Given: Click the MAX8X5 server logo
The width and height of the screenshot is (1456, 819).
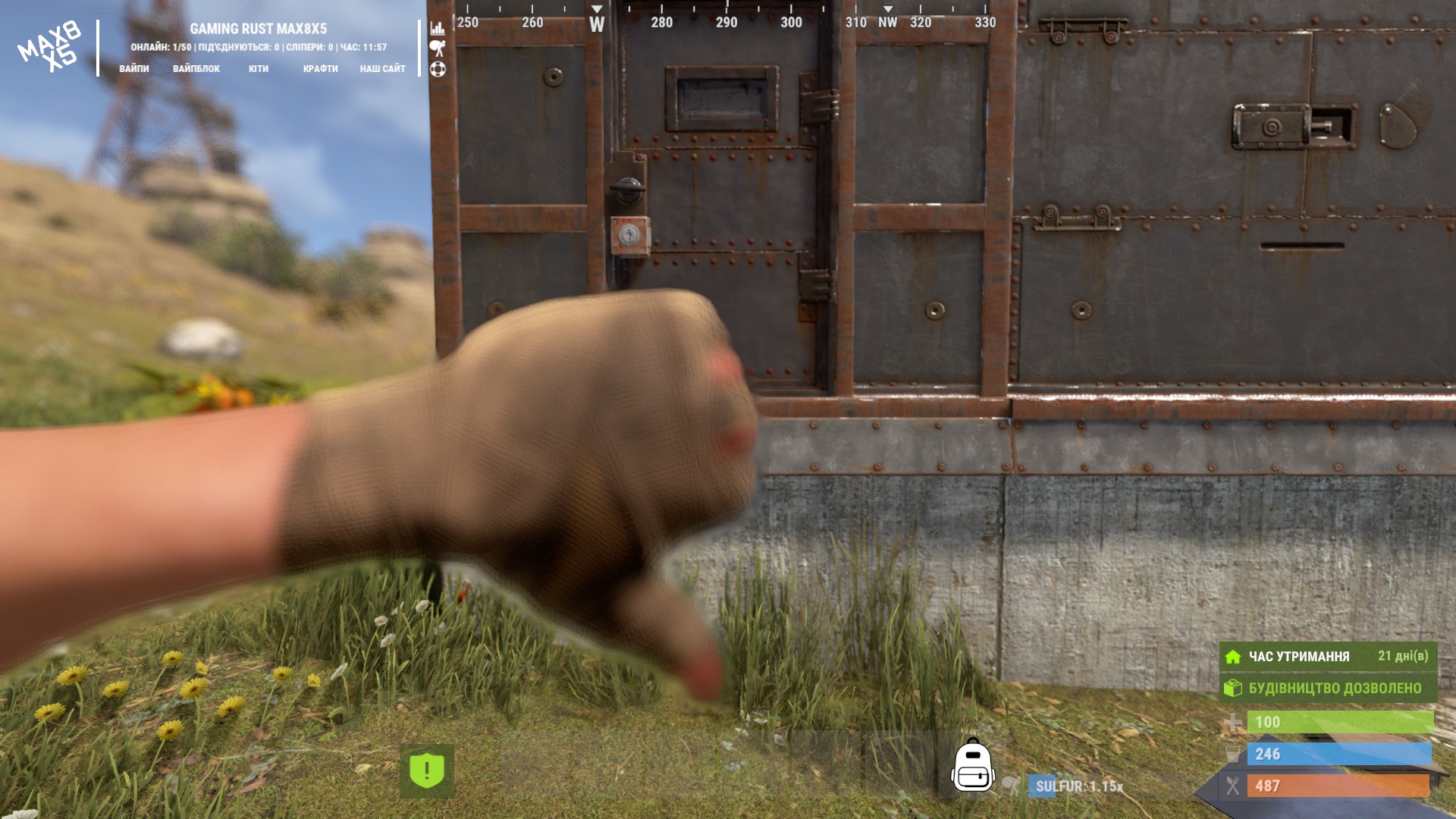Looking at the screenshot, I should pos(50,47).
